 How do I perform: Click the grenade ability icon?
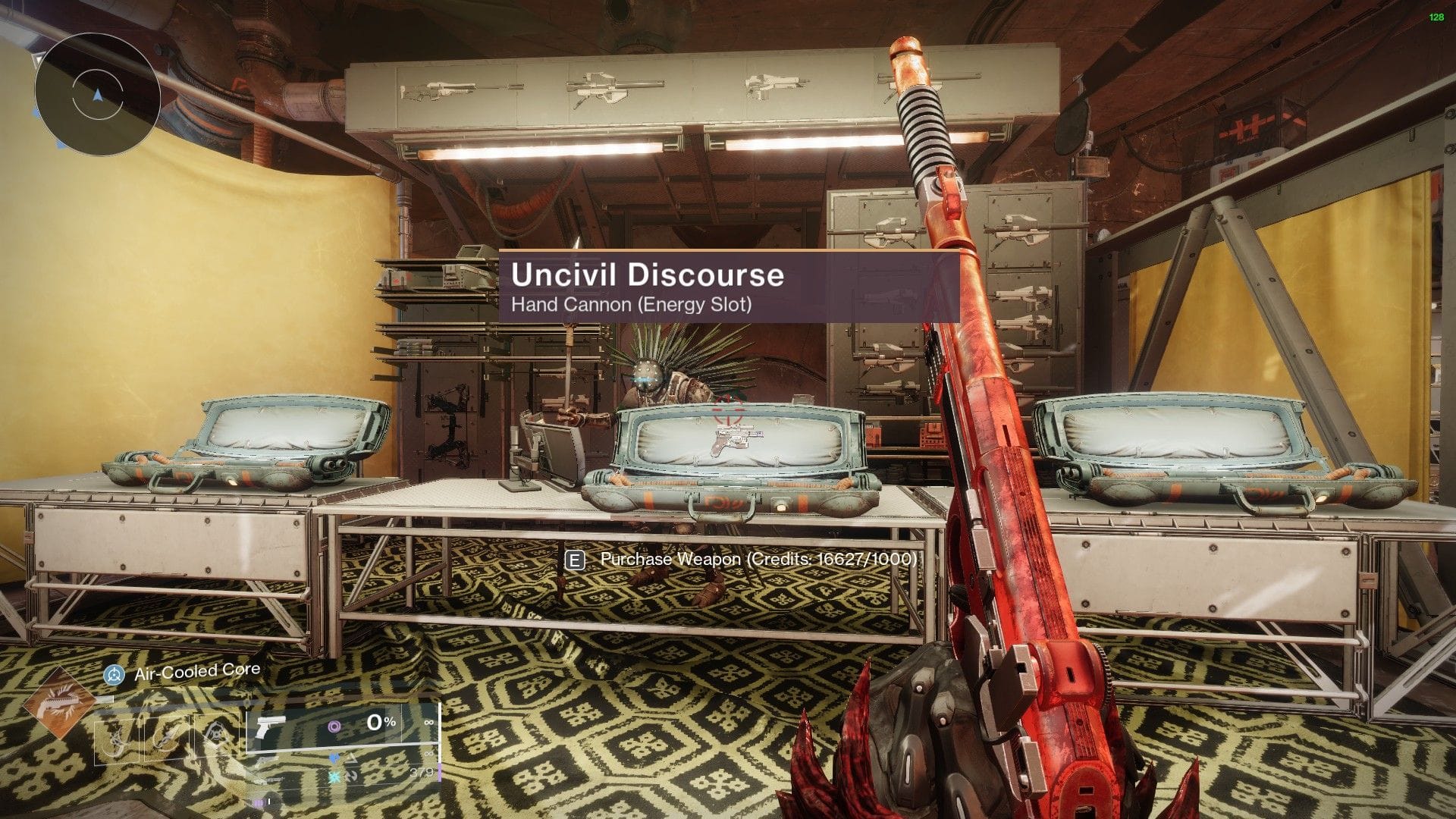[217, 733]
